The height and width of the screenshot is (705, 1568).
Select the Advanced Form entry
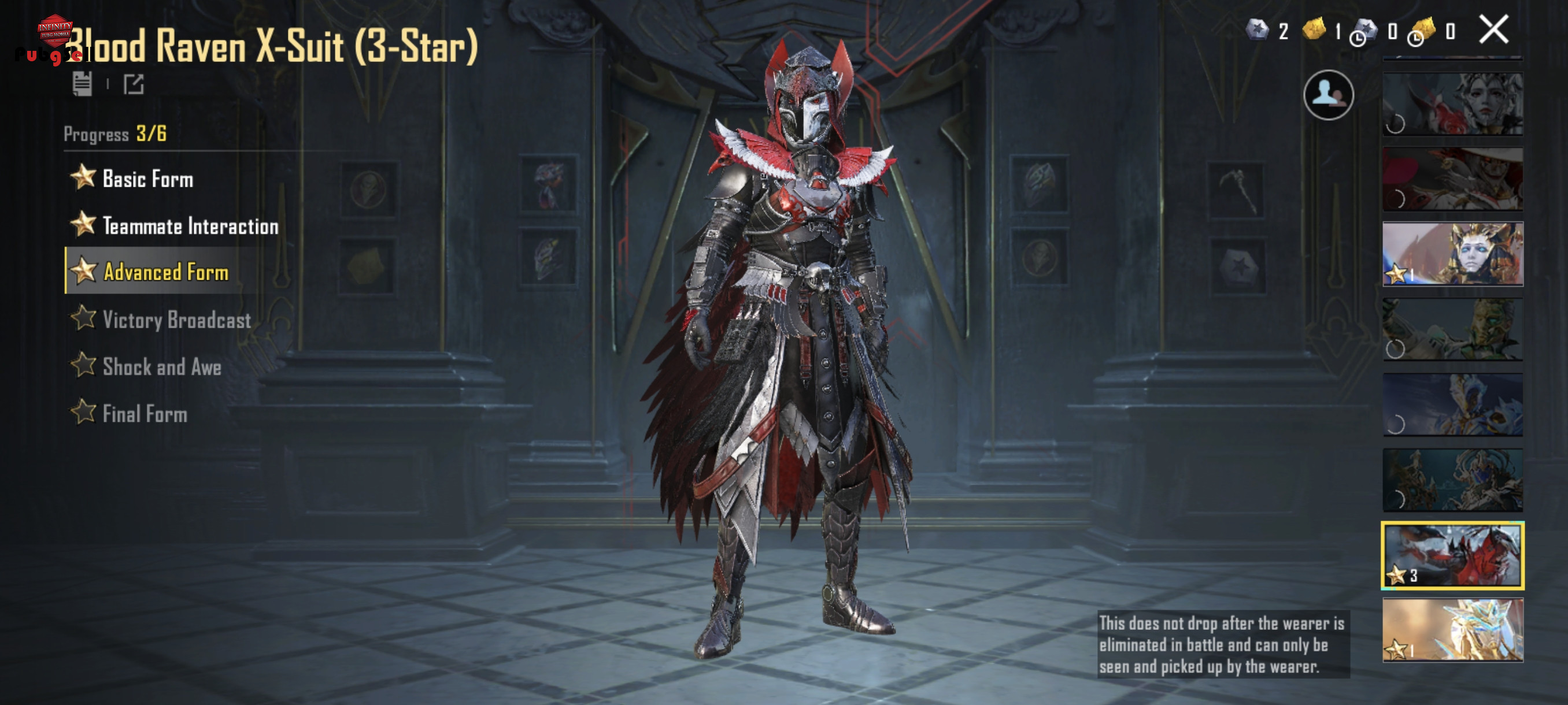click(165, 272)
